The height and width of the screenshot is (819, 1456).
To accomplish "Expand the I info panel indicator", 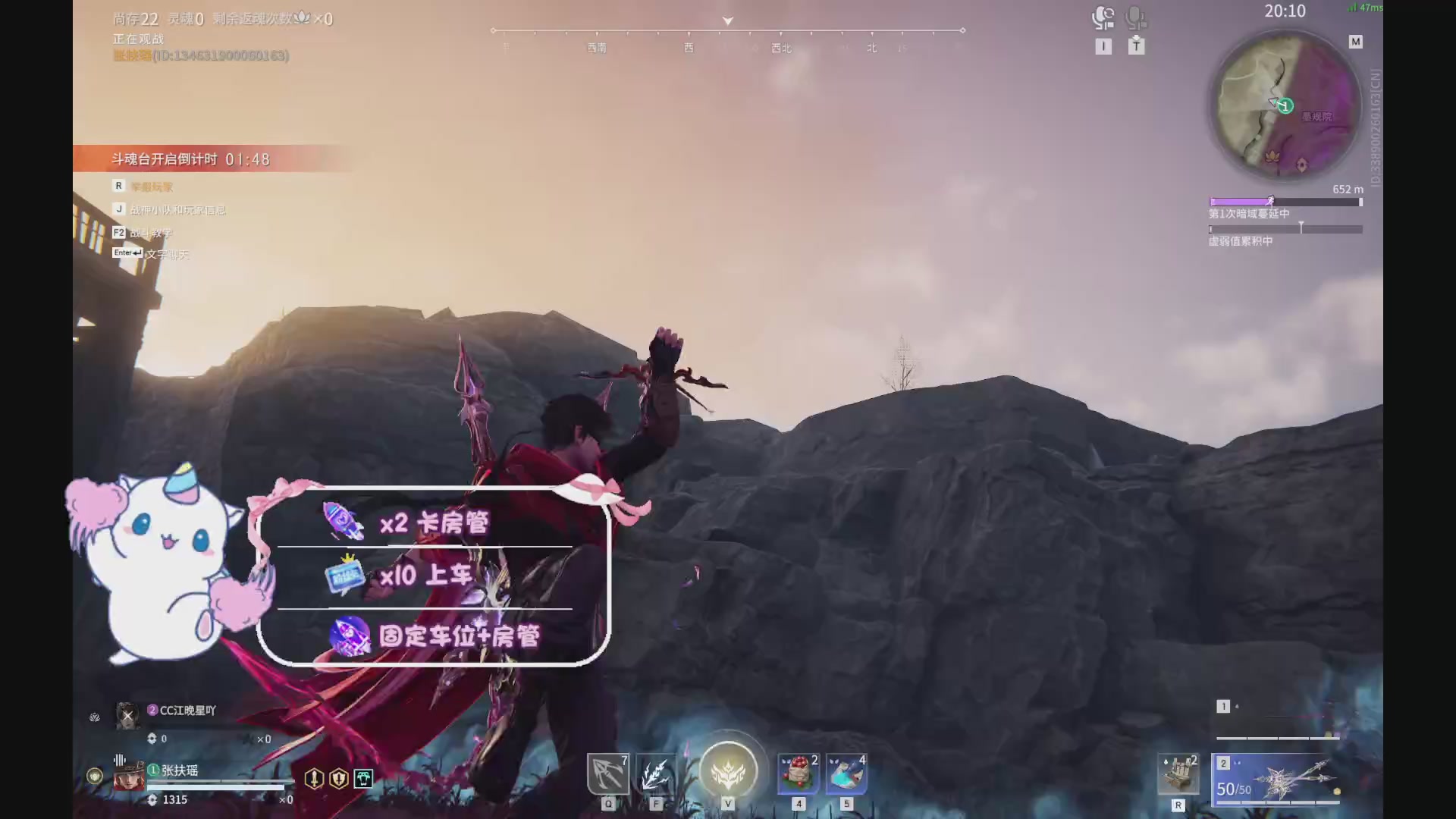I will click(x=1103, y=45).
